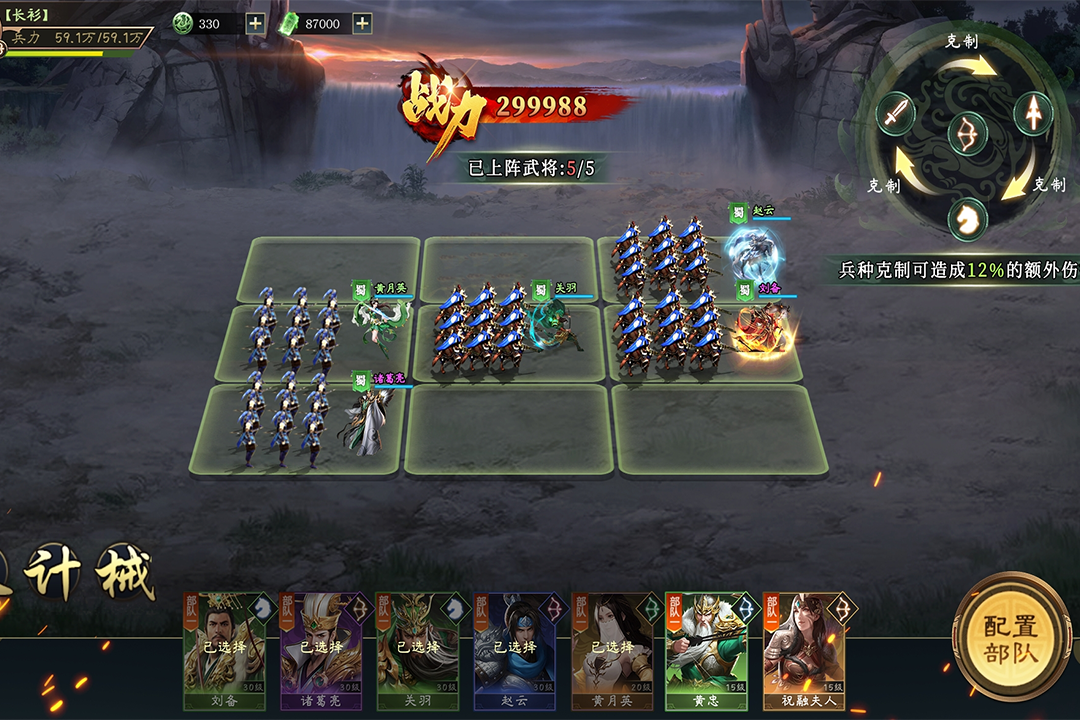
Task: Click the 配置部队 deploy troops button
Action: coord(1011,640)
